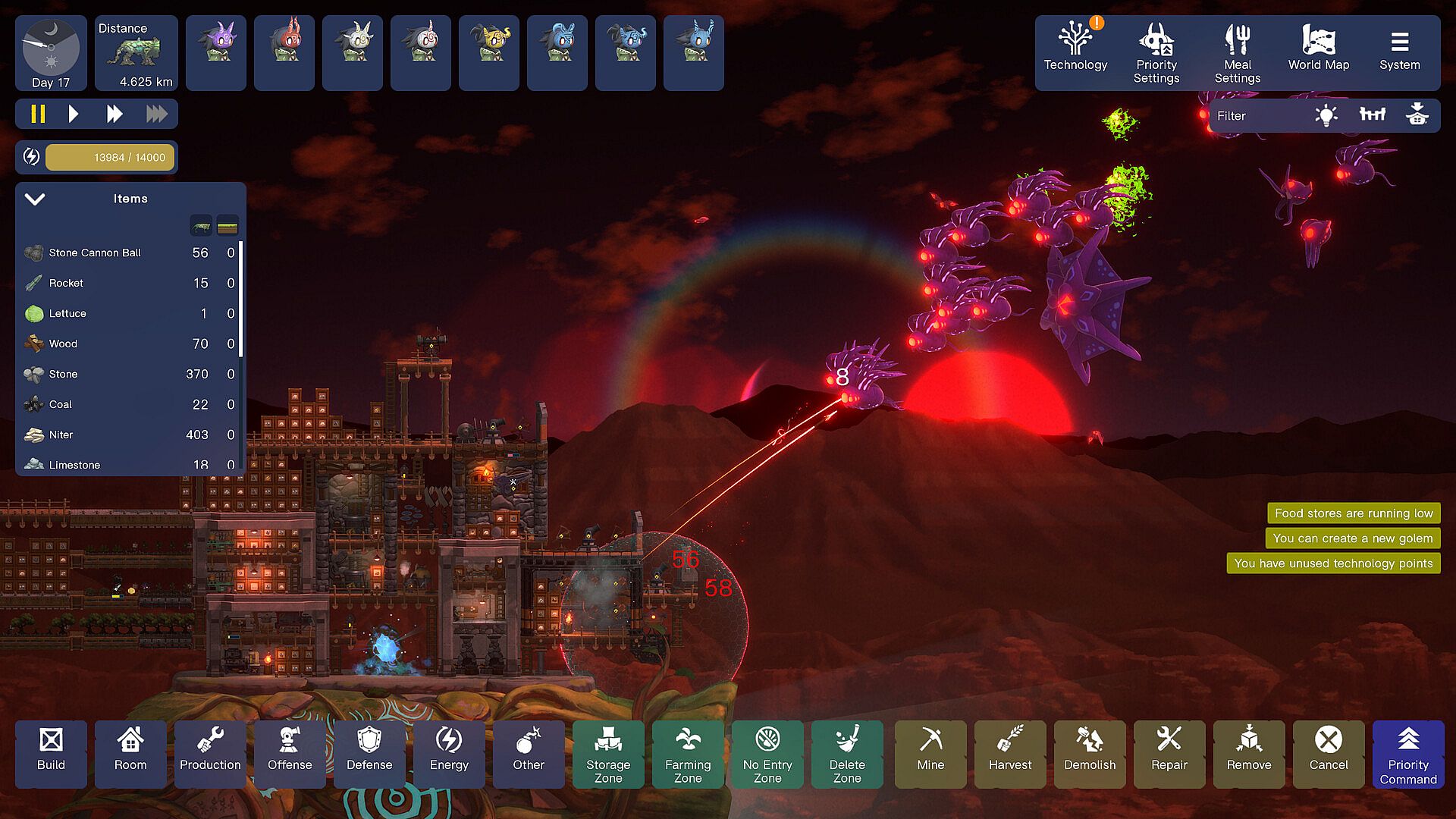Activate the Mine command

pos(930,753)
